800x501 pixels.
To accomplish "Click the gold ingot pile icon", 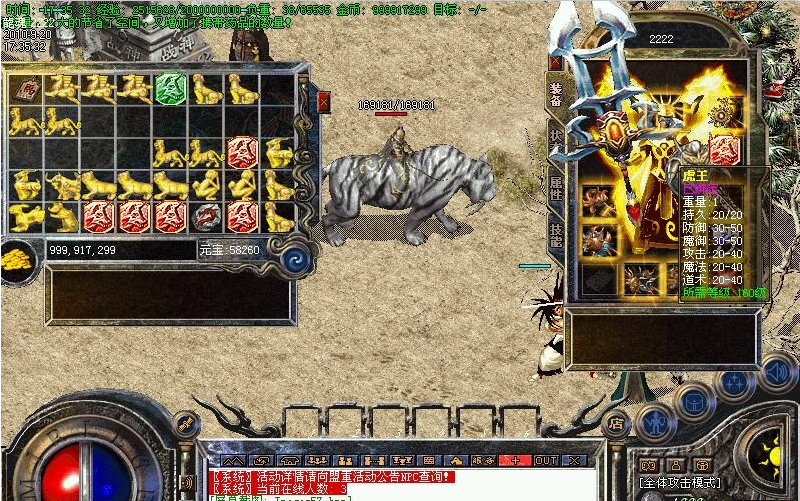I will (x=16, y=259).
